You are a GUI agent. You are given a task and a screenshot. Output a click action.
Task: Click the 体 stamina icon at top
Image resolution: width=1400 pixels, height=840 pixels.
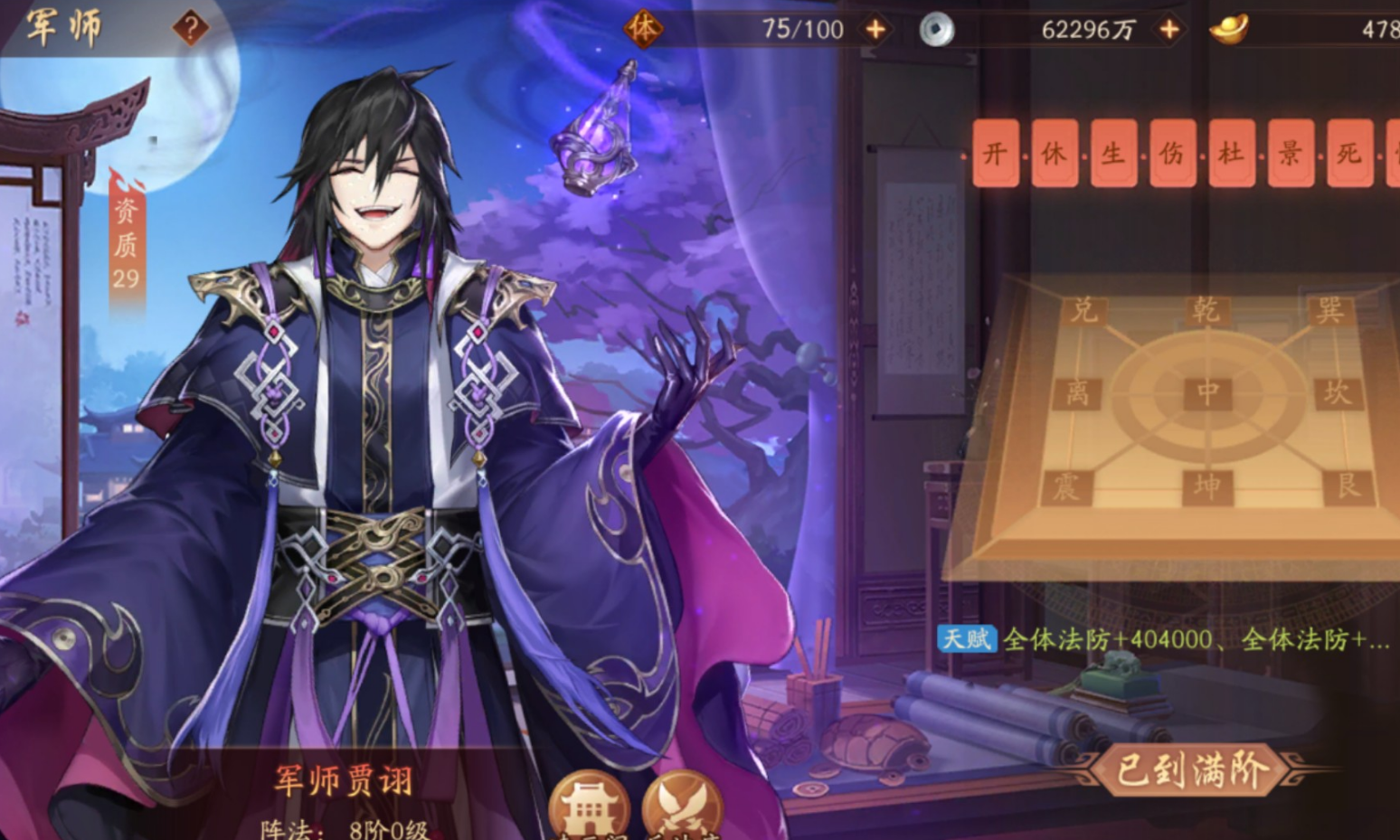tap(645, 28)
